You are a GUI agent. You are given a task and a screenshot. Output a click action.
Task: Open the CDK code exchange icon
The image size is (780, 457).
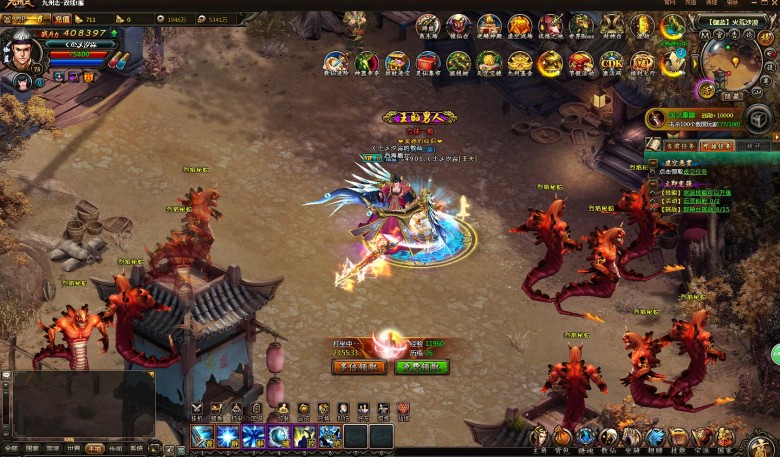611,64
